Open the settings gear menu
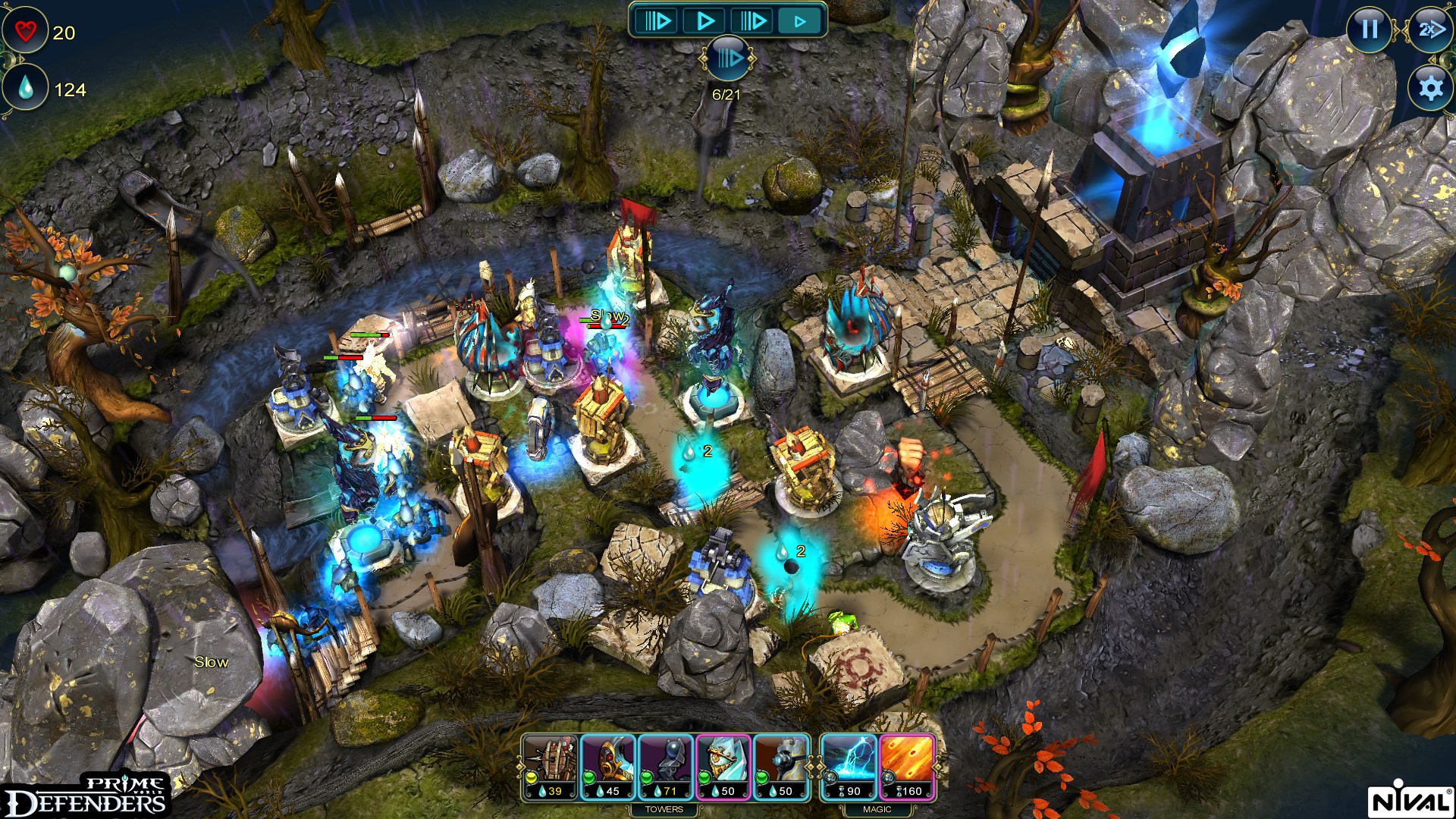This screenshot has height=819, width=1456. tap(1429, 89)
